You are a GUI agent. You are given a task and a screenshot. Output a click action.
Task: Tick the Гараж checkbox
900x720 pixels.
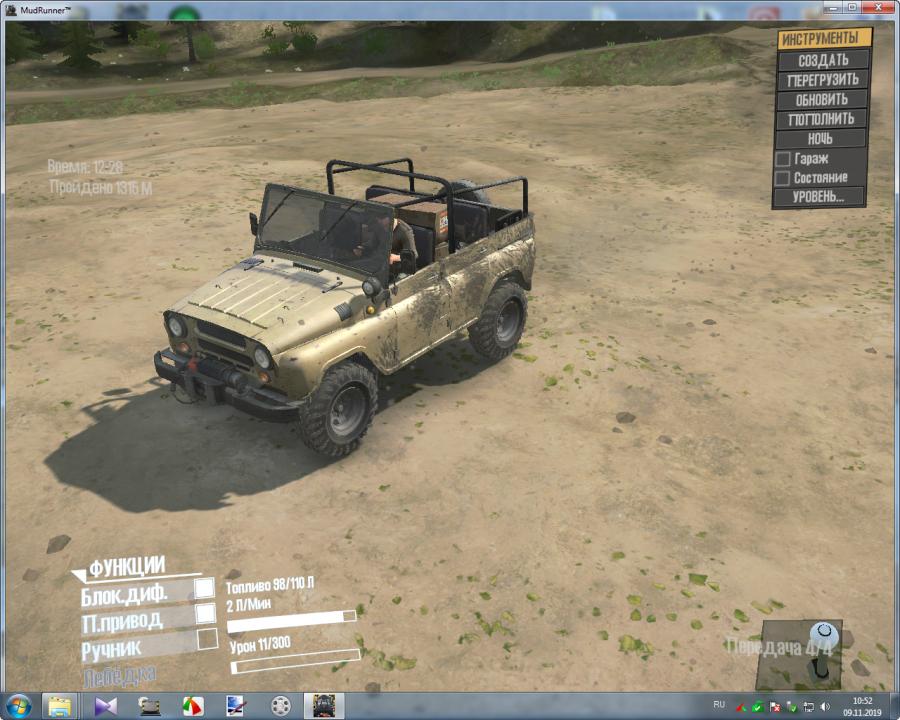783,159
